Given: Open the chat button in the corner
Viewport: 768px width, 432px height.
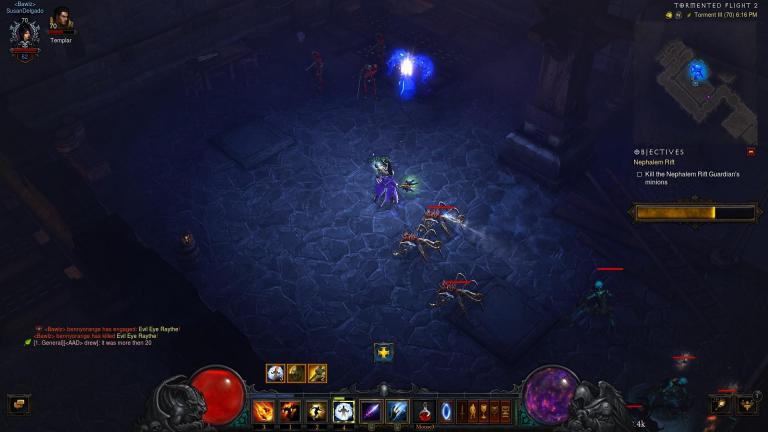Looking at the screenshot, I should point(17,404).
